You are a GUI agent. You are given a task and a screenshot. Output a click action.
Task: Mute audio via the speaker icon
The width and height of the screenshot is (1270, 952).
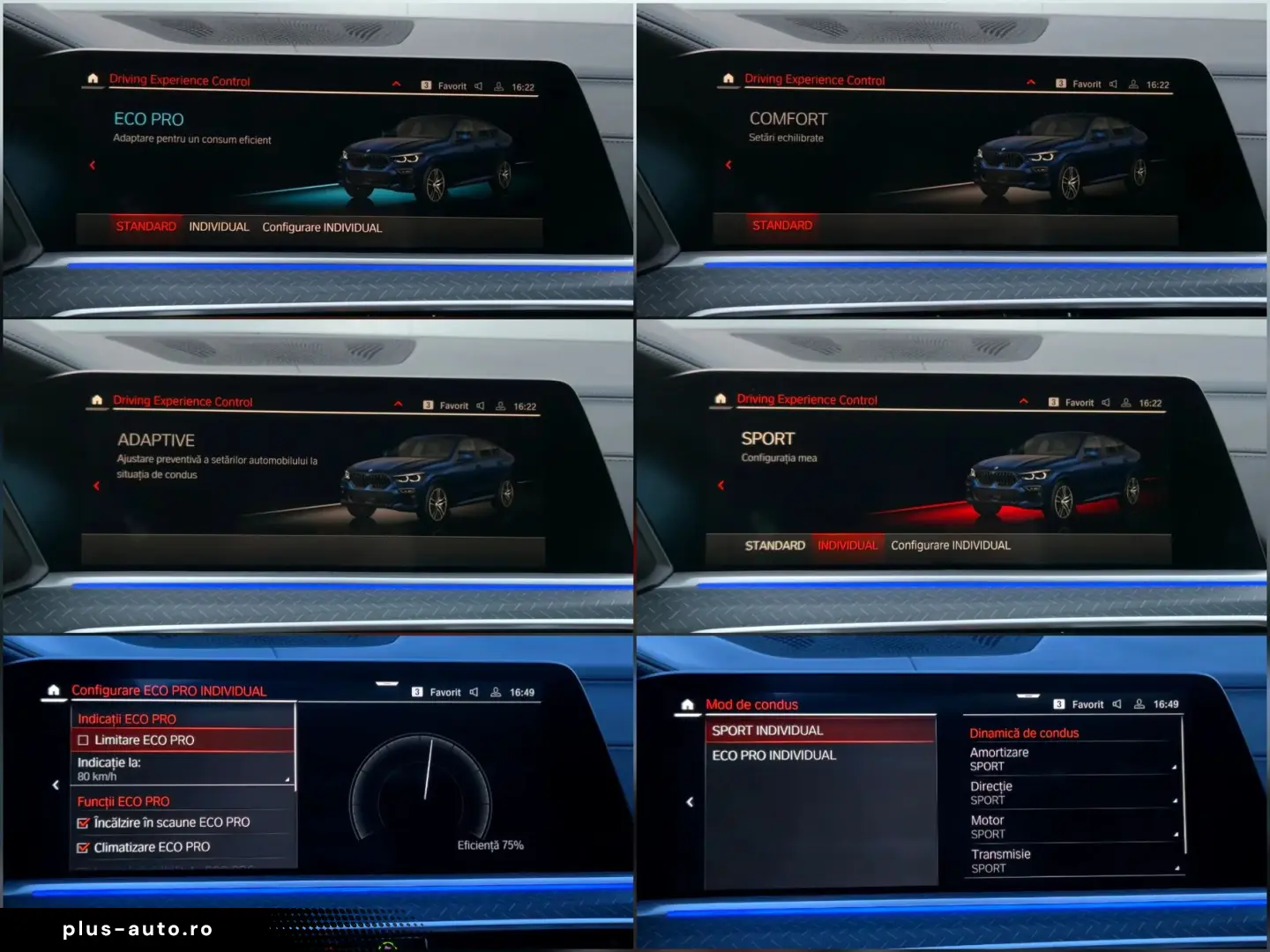click(477, 86)
